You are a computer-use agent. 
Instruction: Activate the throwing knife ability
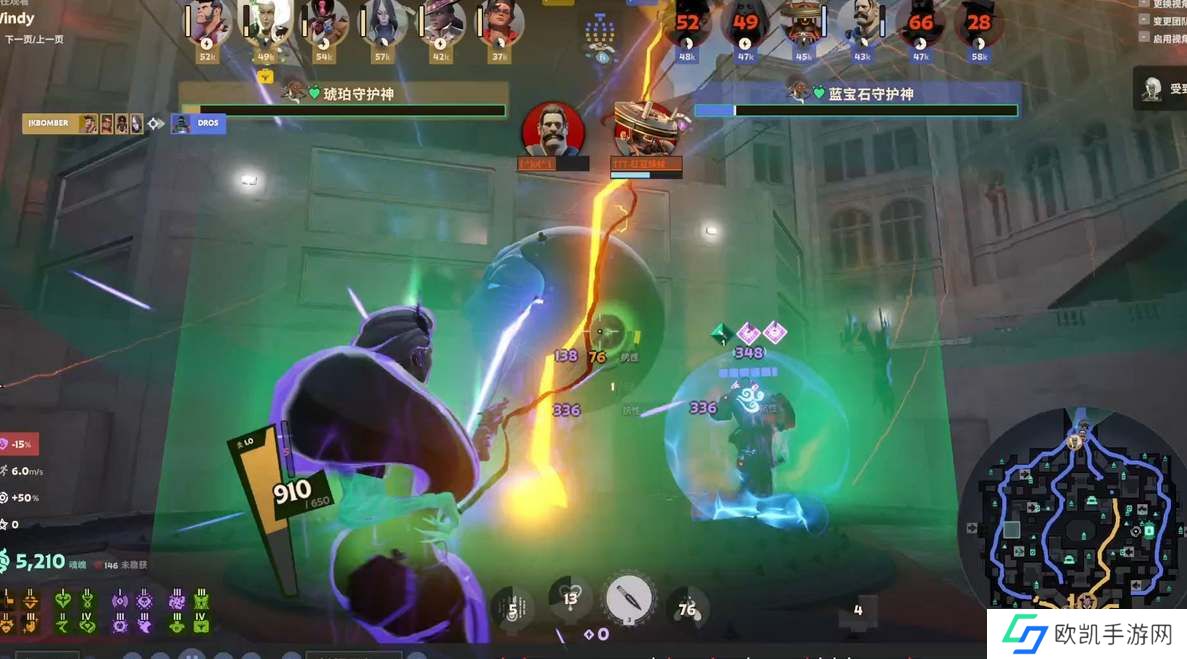click(629, 600)
